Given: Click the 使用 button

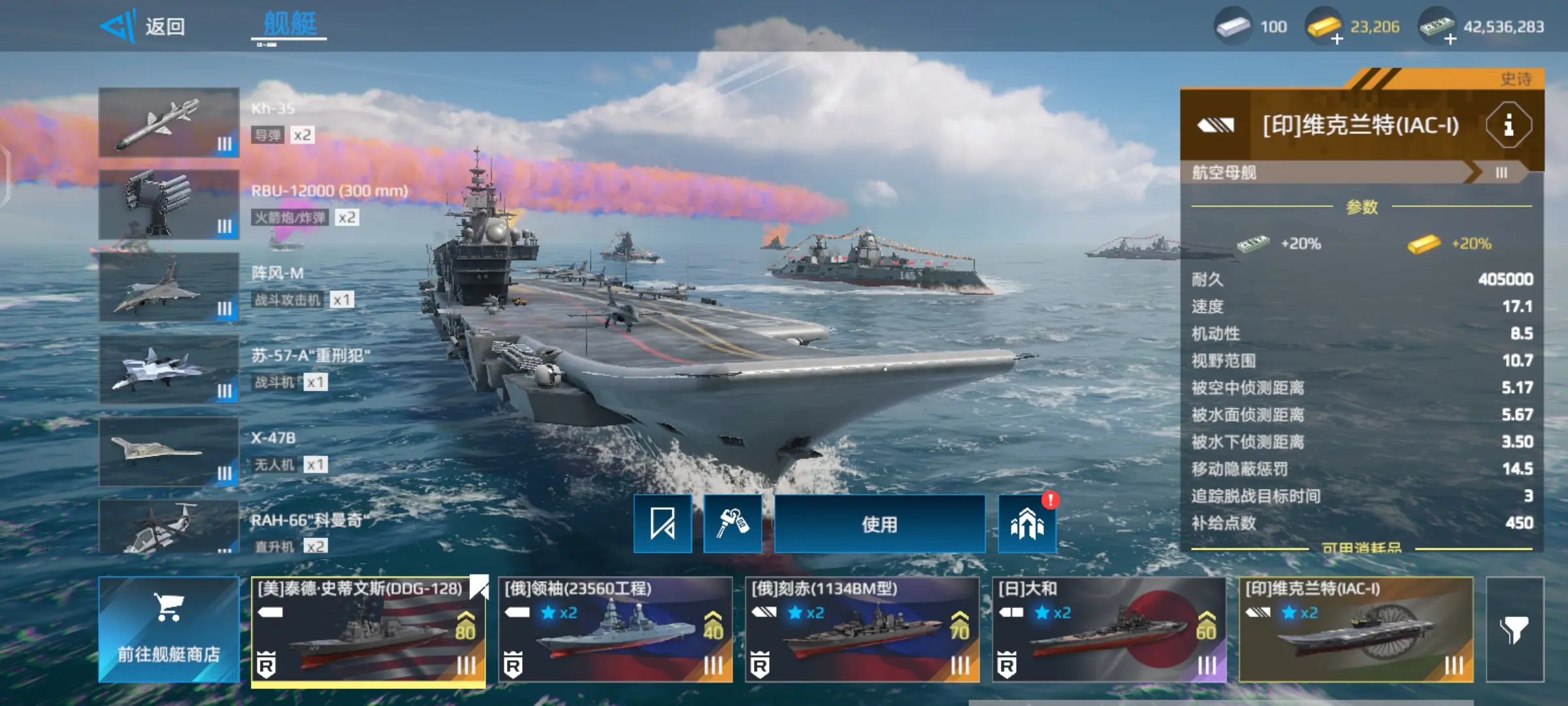Looking at the screenshot, I should pyautogui.click(x=879, y=524).
